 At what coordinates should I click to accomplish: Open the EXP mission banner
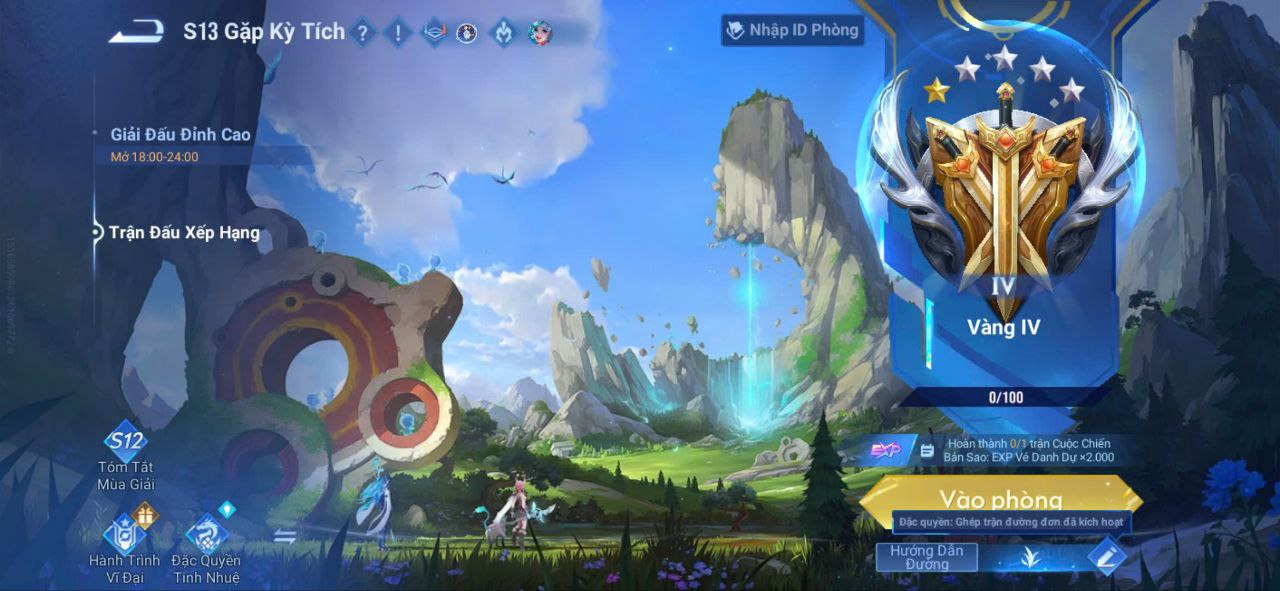pyautogui.click(x=1000, y=450)
